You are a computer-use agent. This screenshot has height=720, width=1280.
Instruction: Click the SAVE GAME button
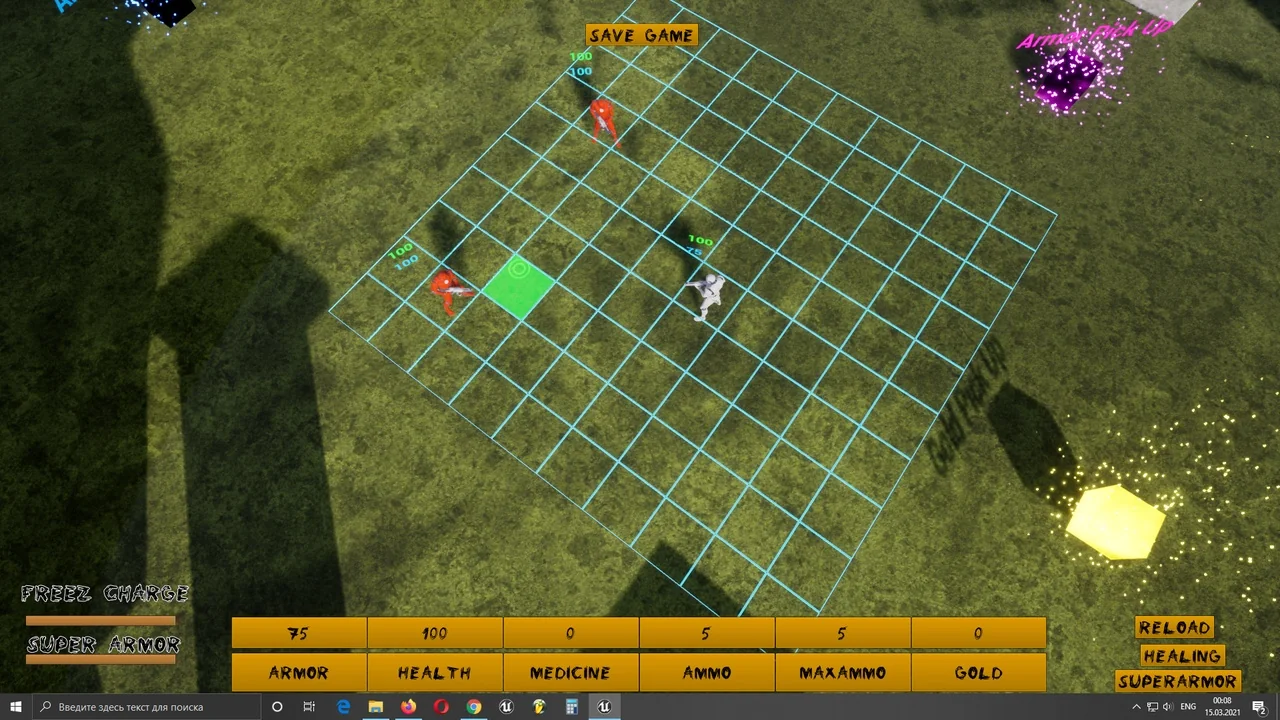[641, 35]
